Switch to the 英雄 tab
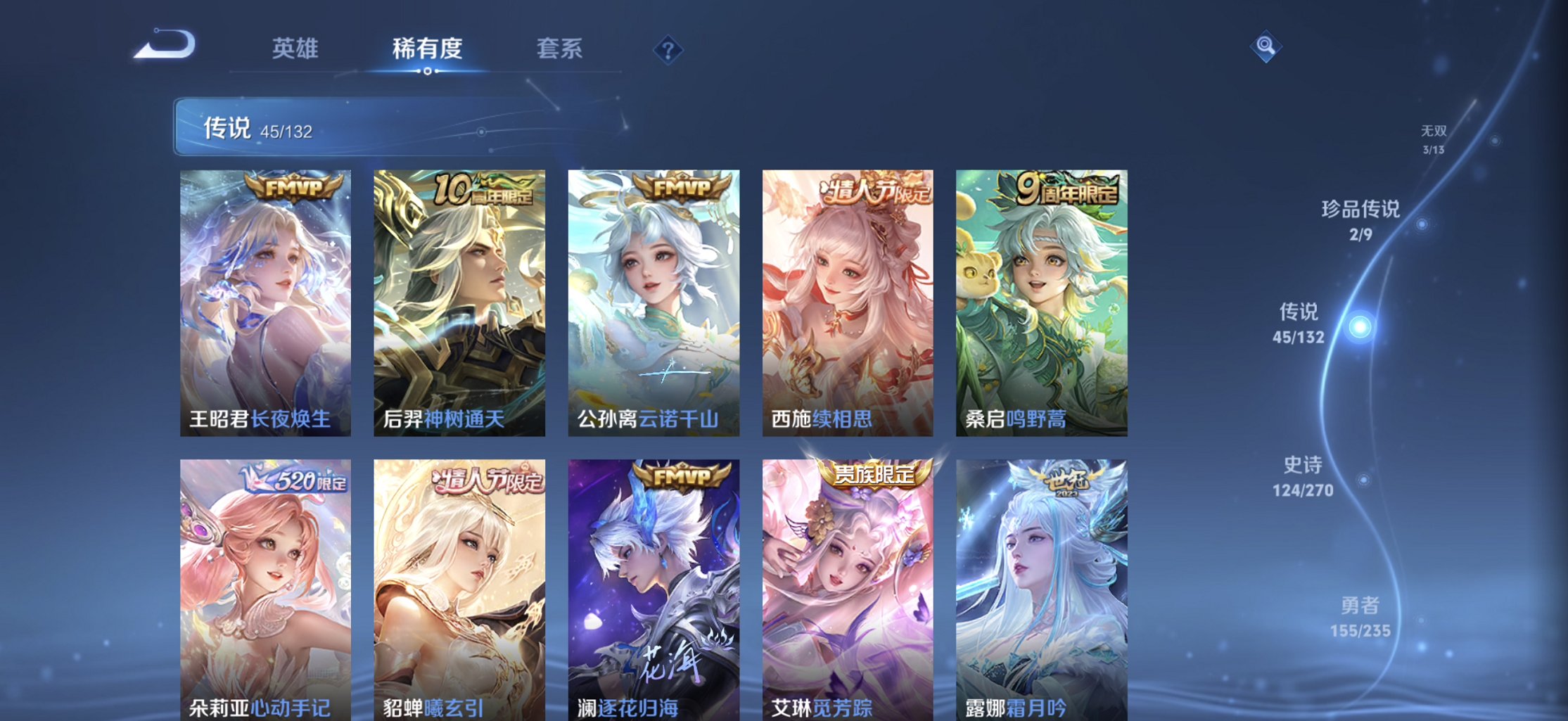 tap(295, 48)
